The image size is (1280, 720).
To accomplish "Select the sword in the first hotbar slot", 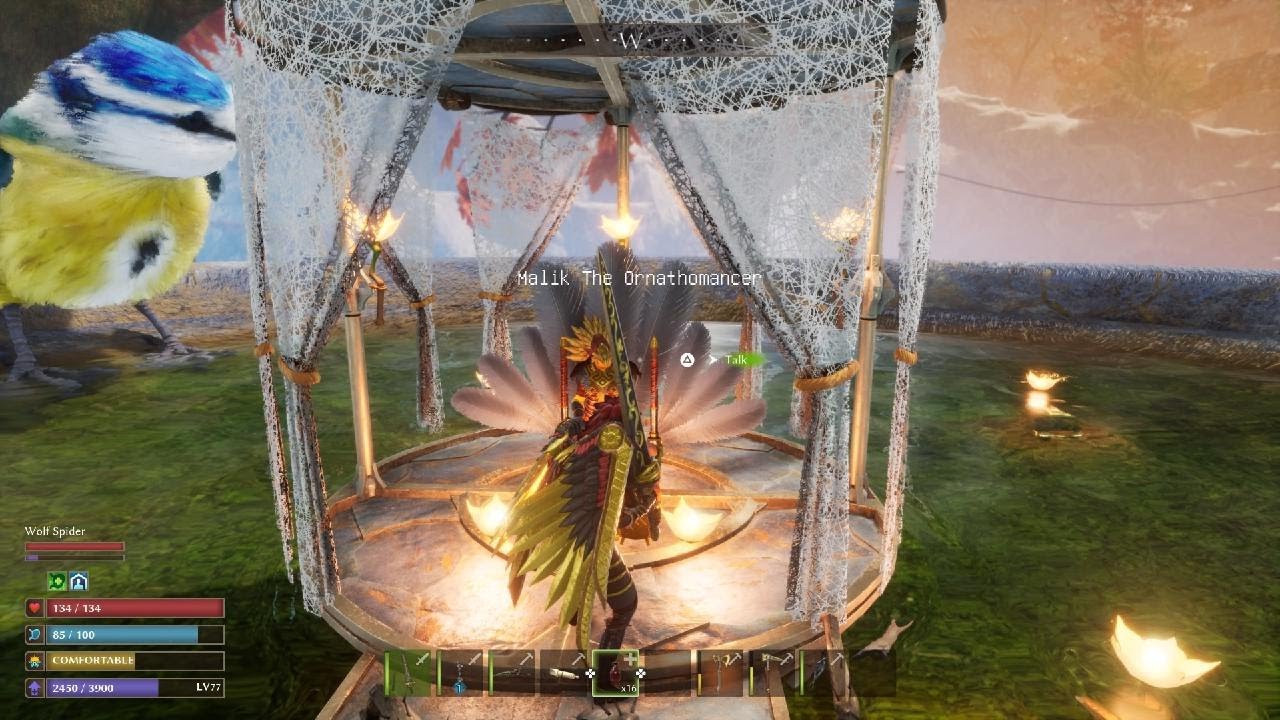I will [409, 672].
